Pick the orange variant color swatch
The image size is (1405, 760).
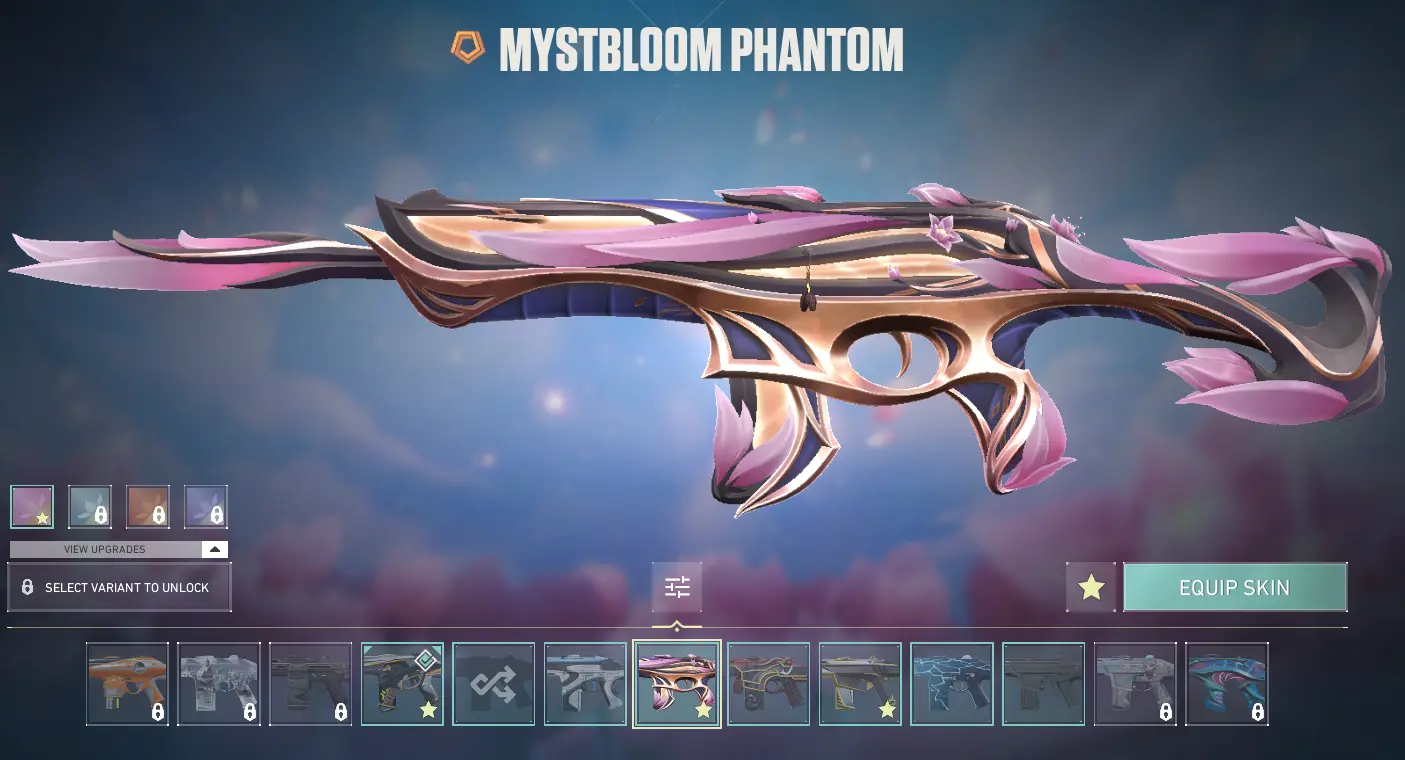point(148,506)
